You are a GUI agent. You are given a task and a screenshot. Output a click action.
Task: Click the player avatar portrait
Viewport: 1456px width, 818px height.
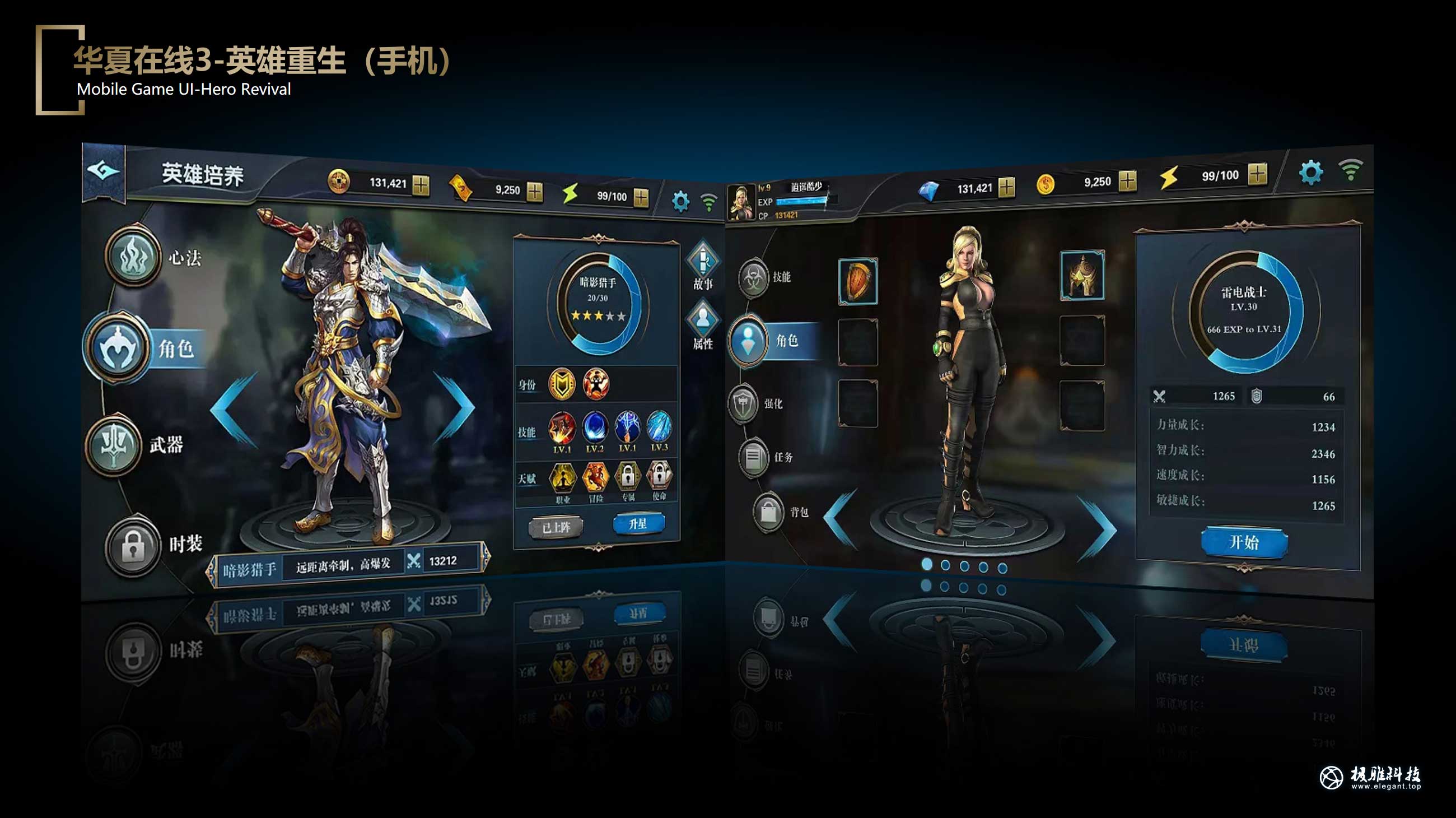[x=741, y=202]
